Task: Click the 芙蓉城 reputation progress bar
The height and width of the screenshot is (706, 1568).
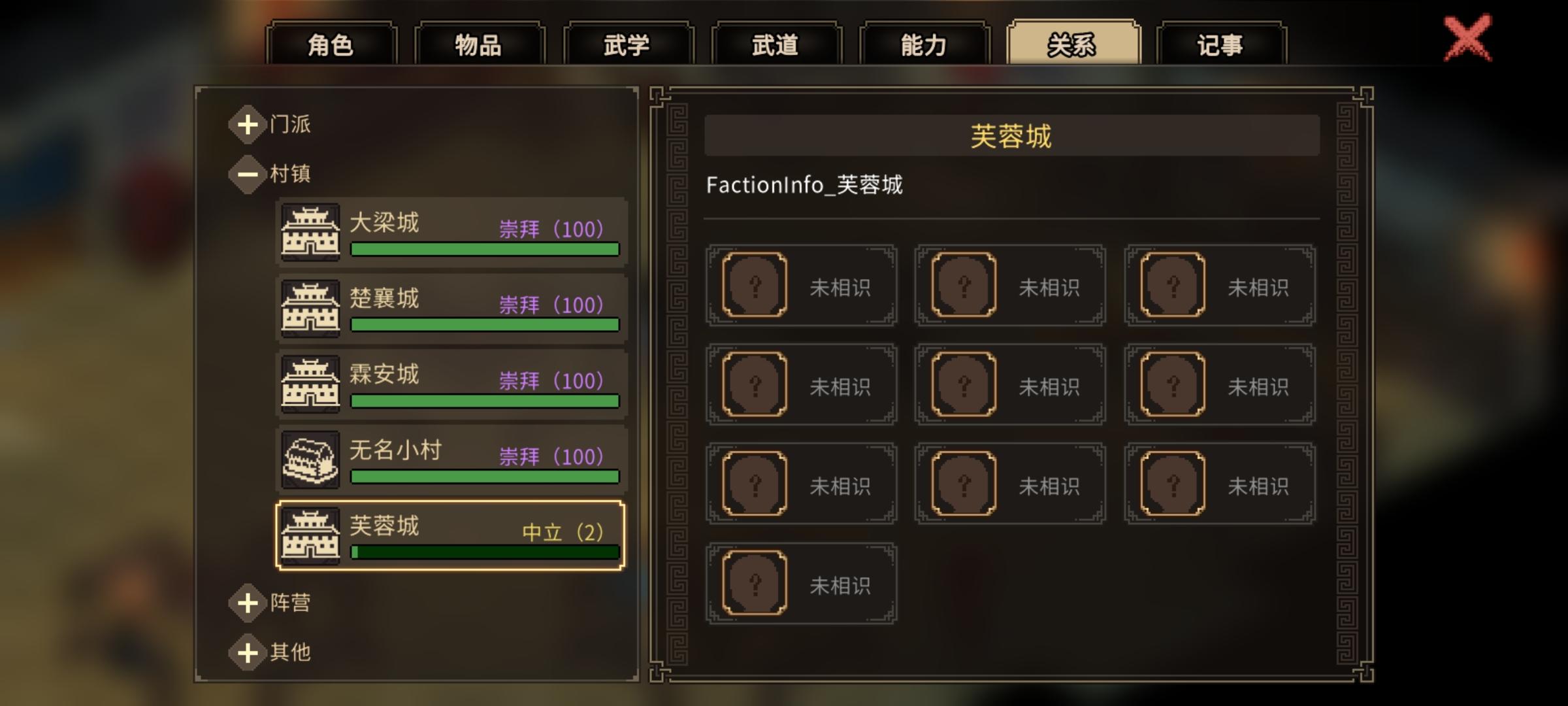Action: coord(485,552)
